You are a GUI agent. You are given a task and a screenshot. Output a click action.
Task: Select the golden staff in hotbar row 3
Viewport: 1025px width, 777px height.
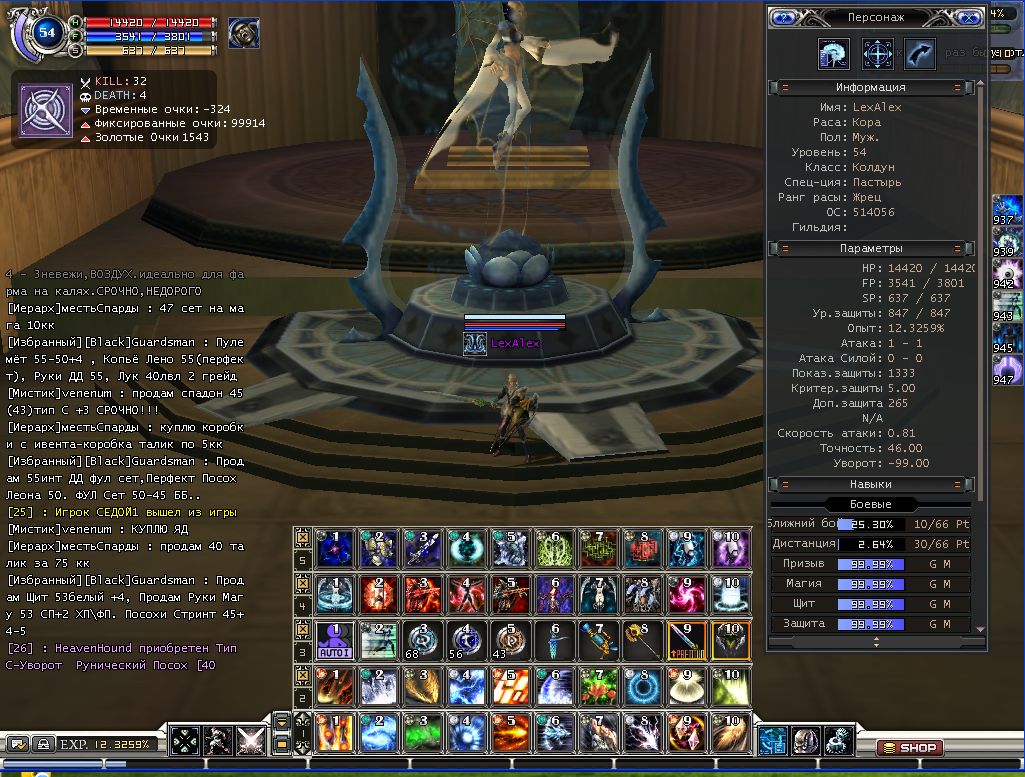[x=640, y=640]
